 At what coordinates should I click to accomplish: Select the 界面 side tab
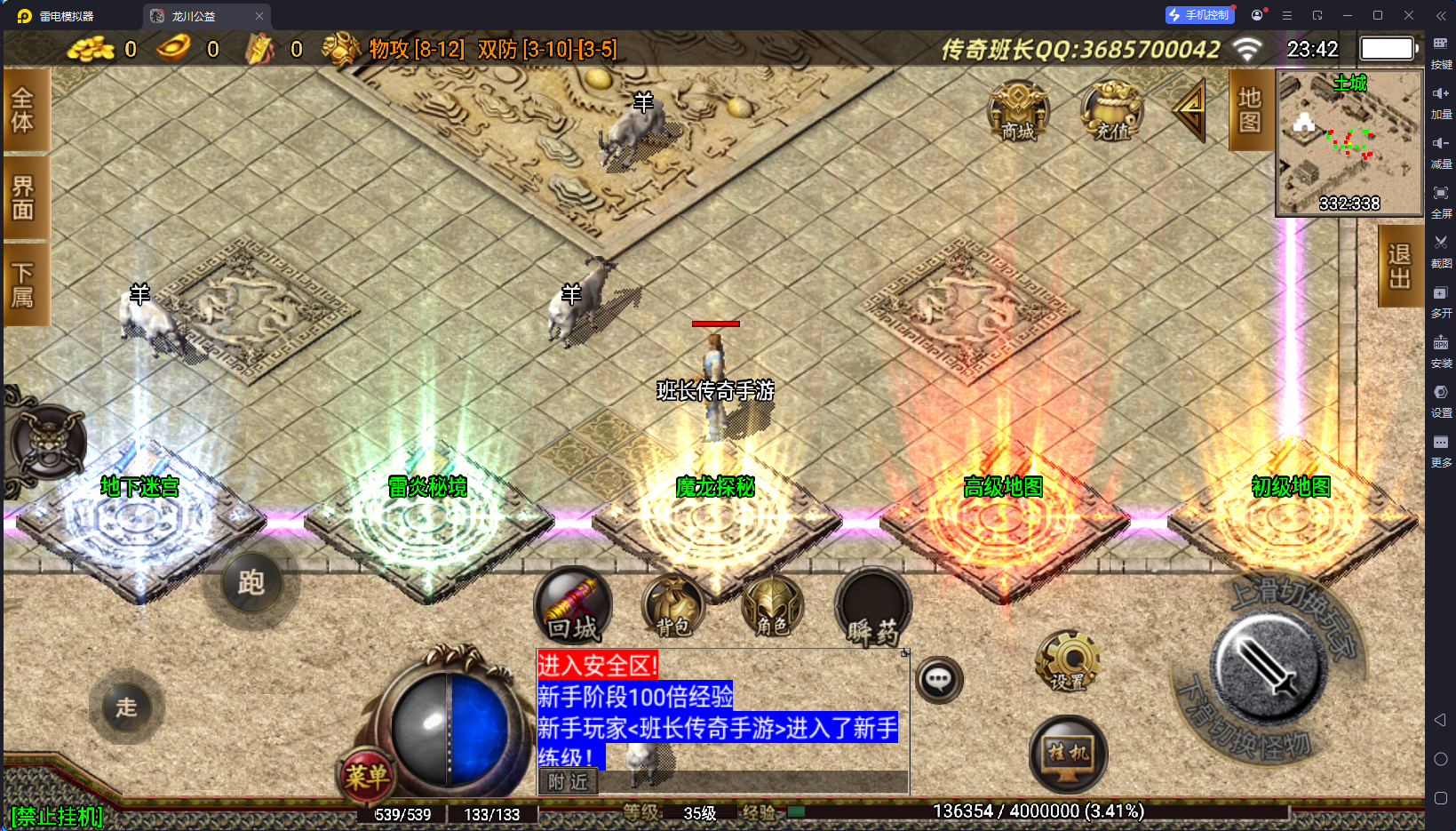coord(23,197)
